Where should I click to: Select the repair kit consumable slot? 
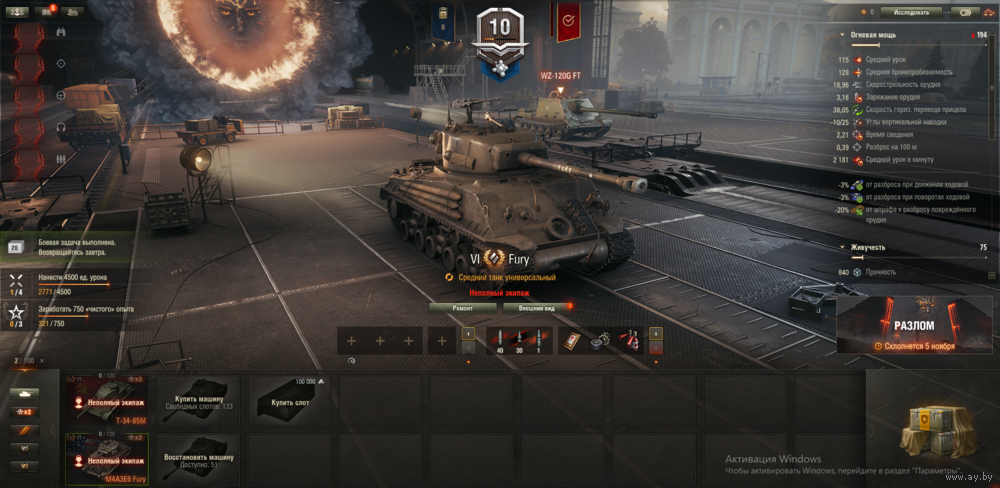(602, 341)
